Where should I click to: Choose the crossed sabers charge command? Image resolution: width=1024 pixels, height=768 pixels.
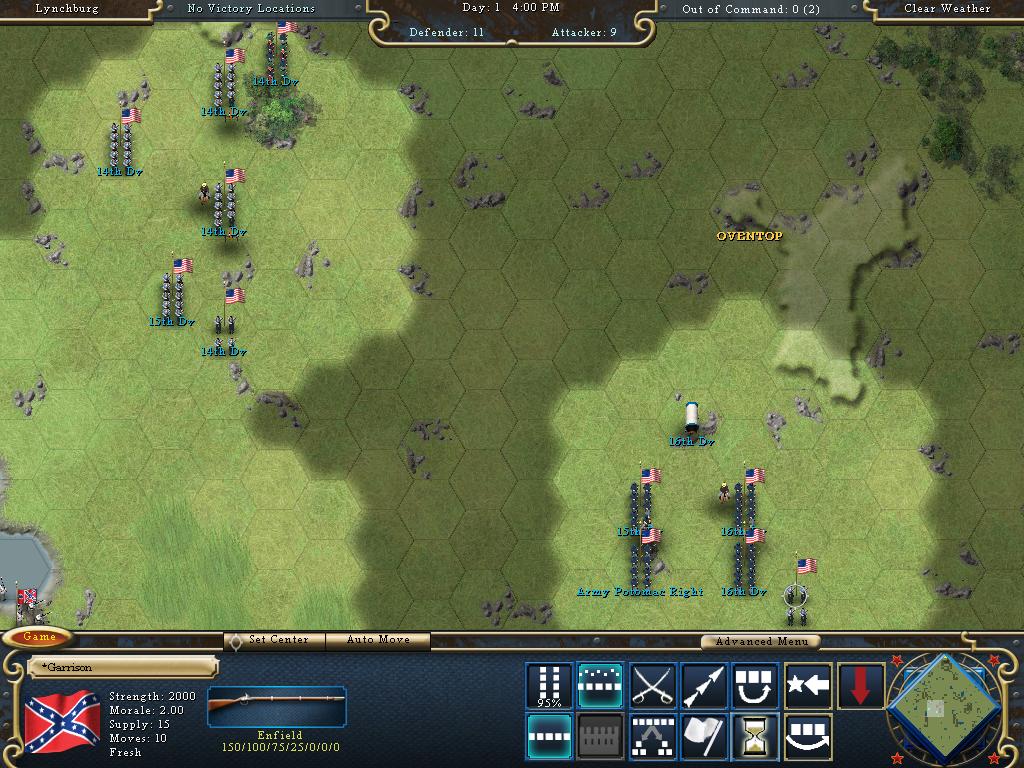653,685
